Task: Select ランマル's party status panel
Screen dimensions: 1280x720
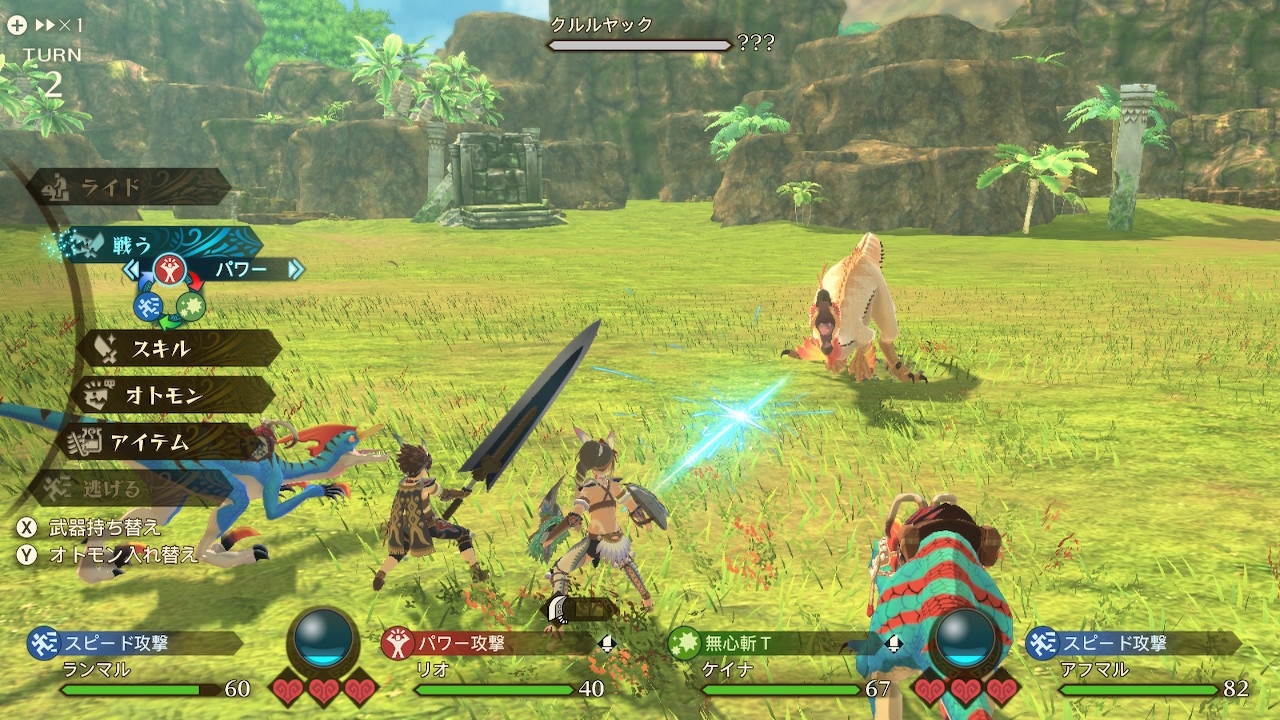Action: (x=140, y=665)
